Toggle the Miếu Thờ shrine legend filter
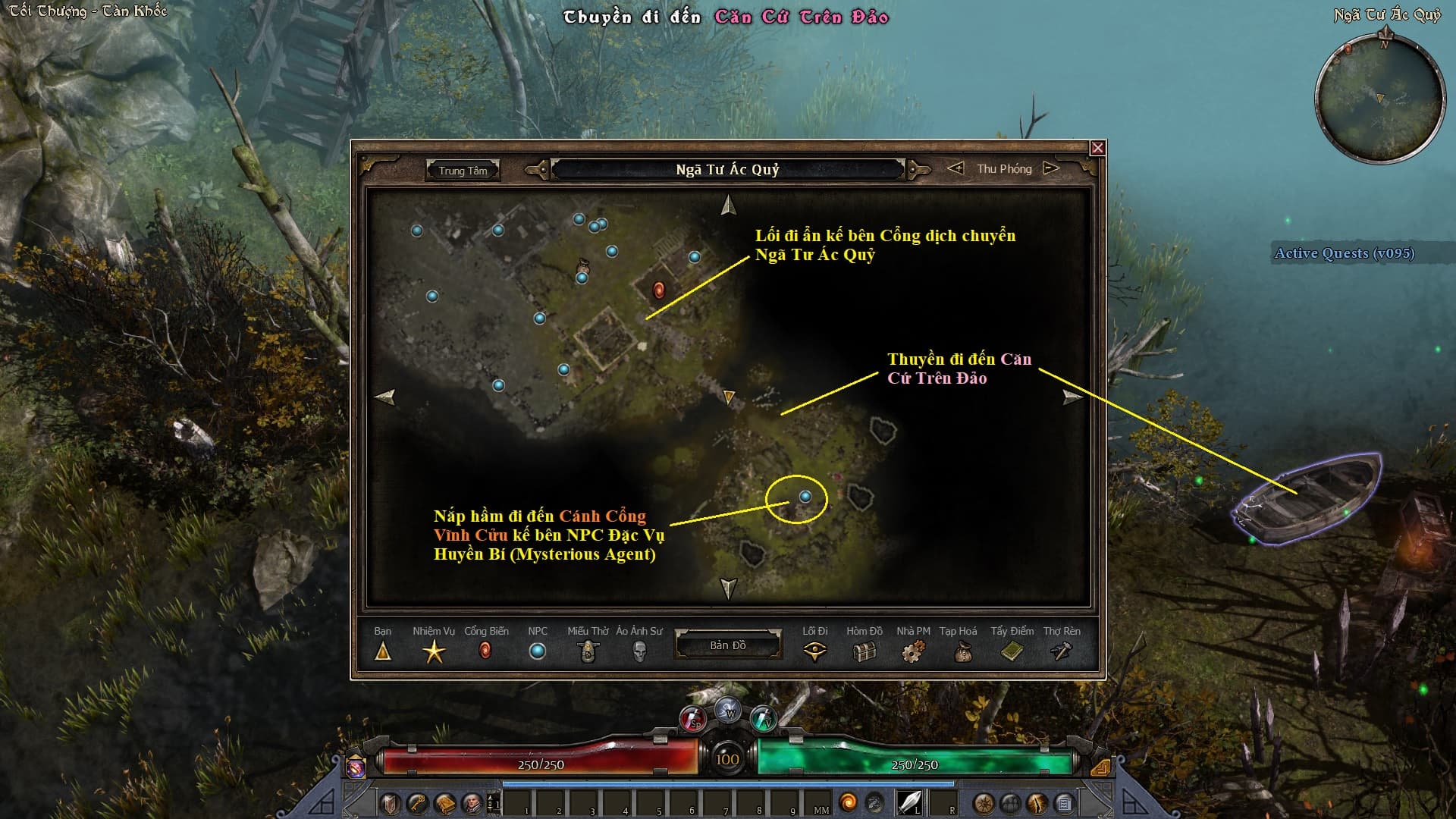This screenshot has height=819, width=1456. pyautogui.click(x=588, y=651)
